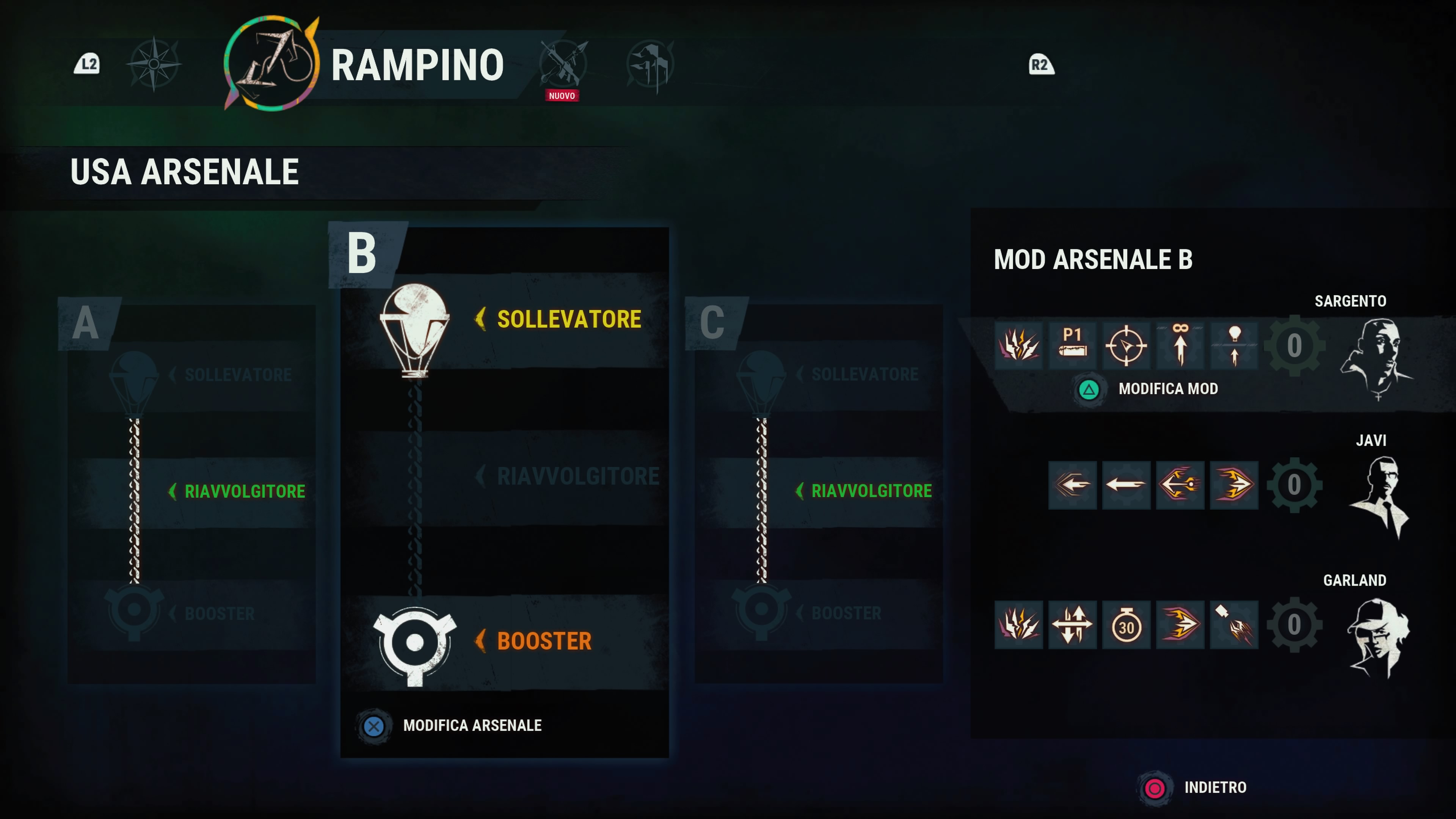Select Sargento's character portrait
This screenshot has height=819, width=1456.
tap(1376, 357)
